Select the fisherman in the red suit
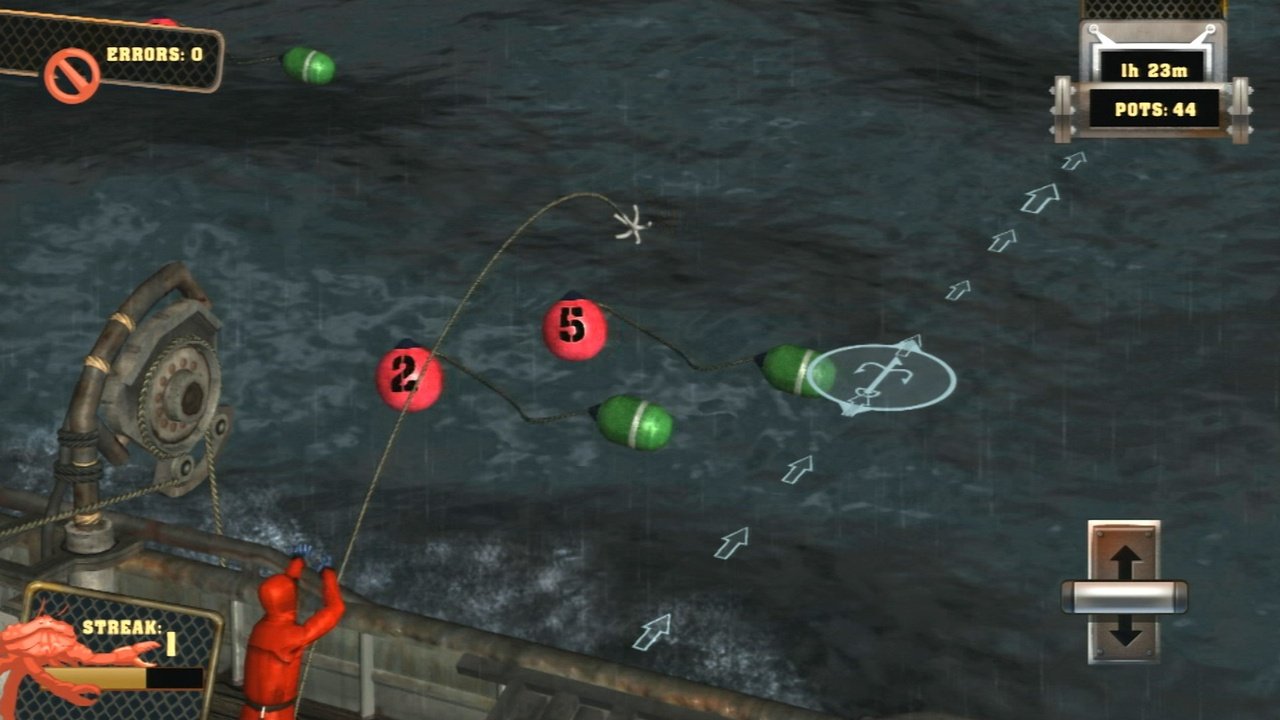The width and height of the screenshot is (1280, 720). pyautogui.click(x=281, y=640)
